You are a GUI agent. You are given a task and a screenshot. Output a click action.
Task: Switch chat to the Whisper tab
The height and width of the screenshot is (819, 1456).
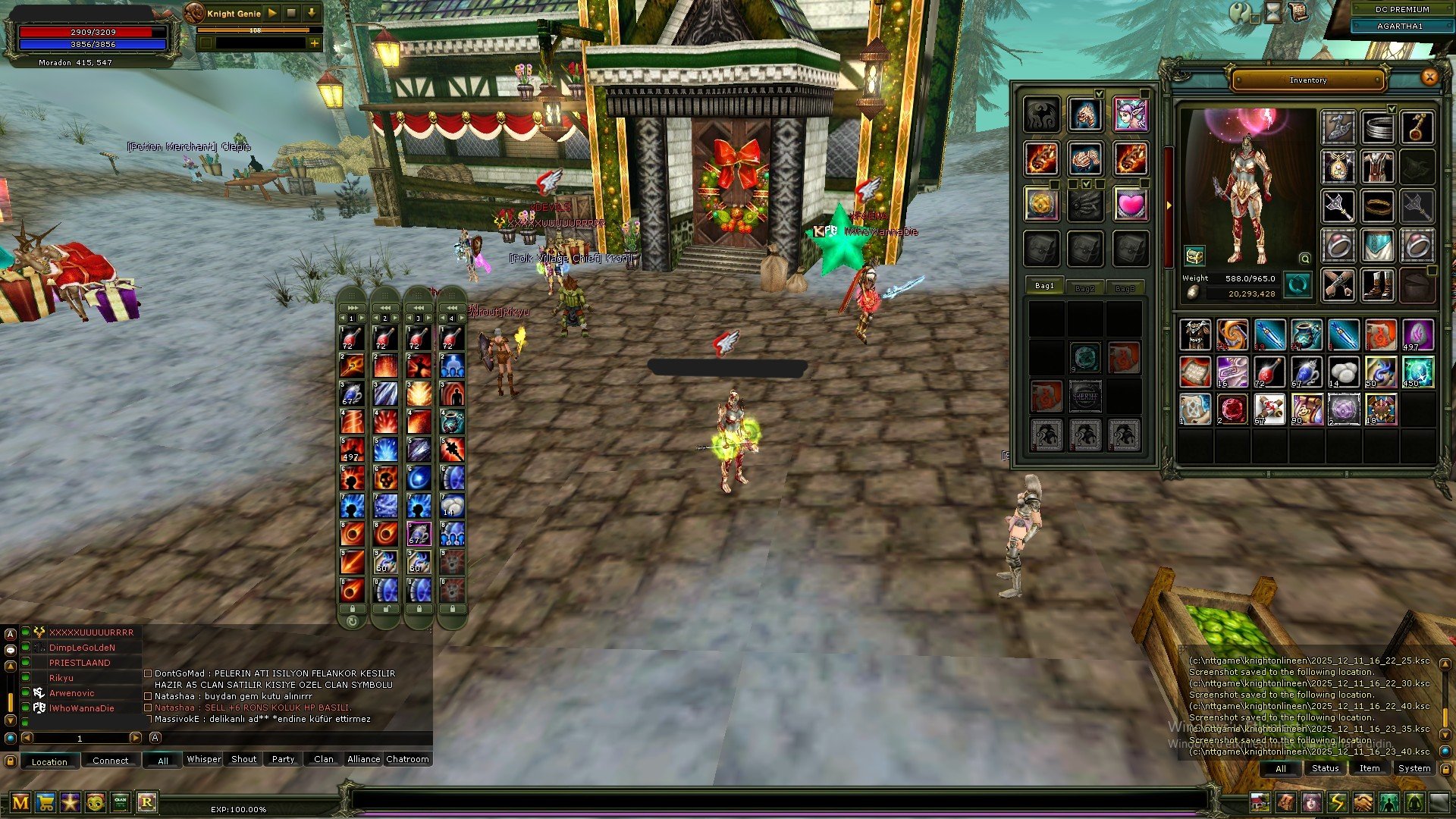click(204, 759)
